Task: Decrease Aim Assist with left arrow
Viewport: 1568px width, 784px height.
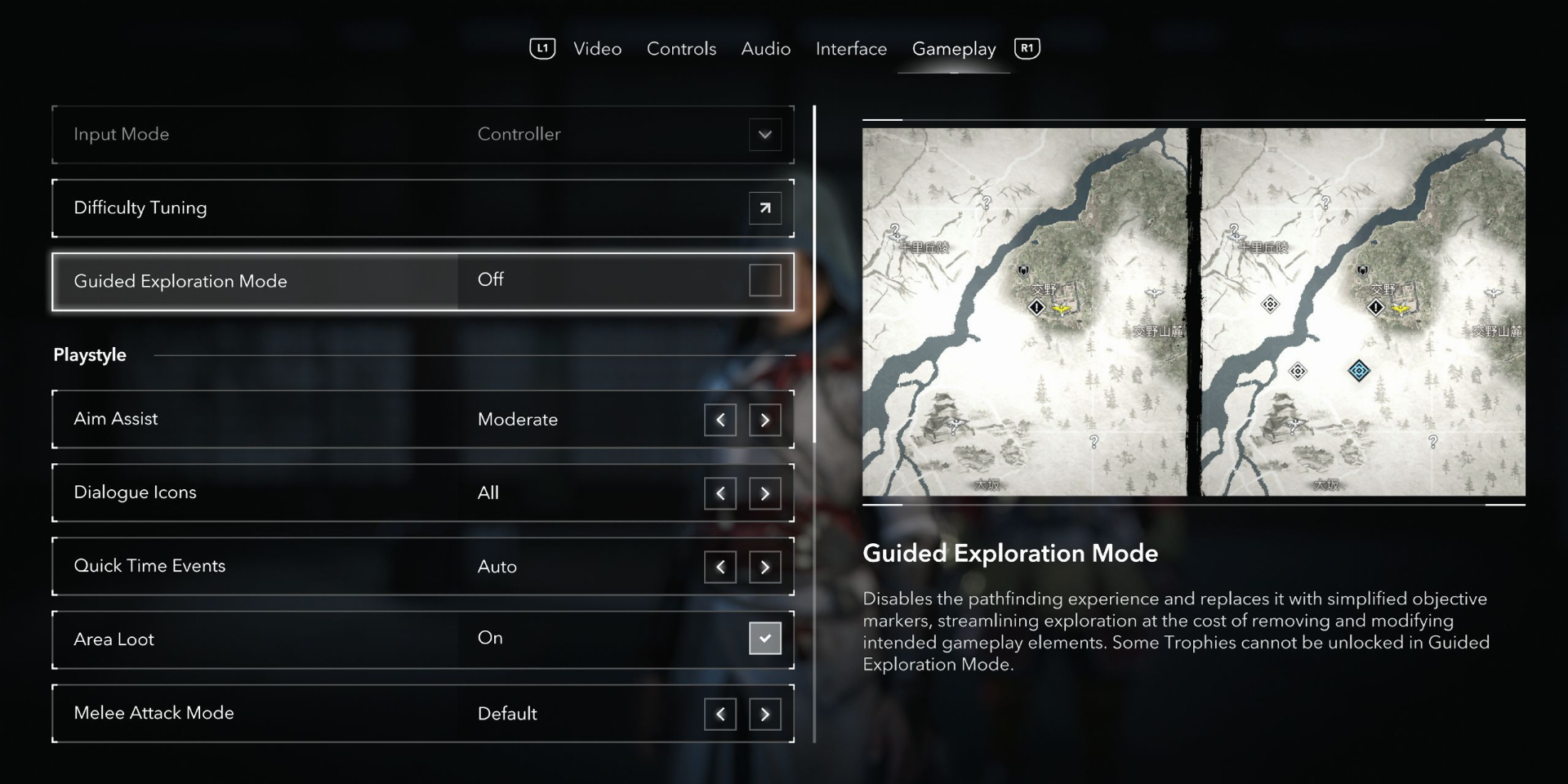Action: pyautogui.click(x=720, y=420)
